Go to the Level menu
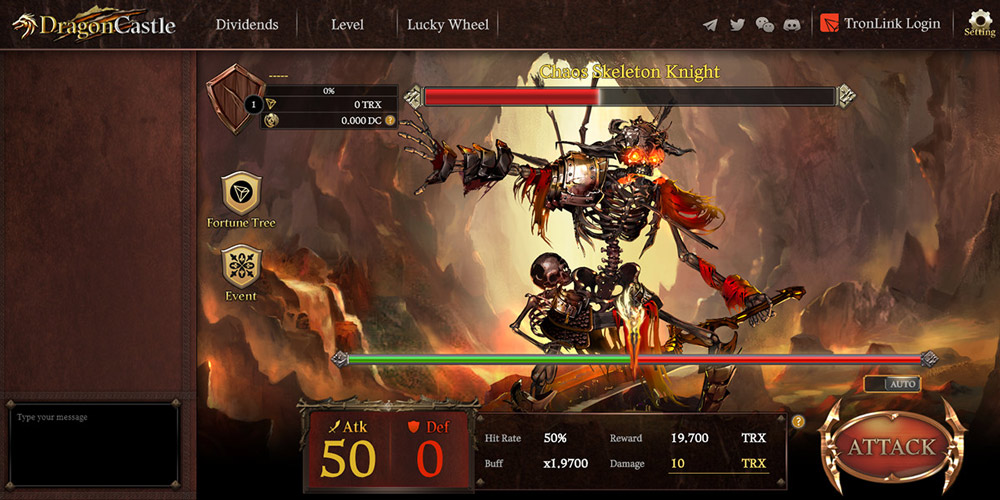 coord(347,24)
